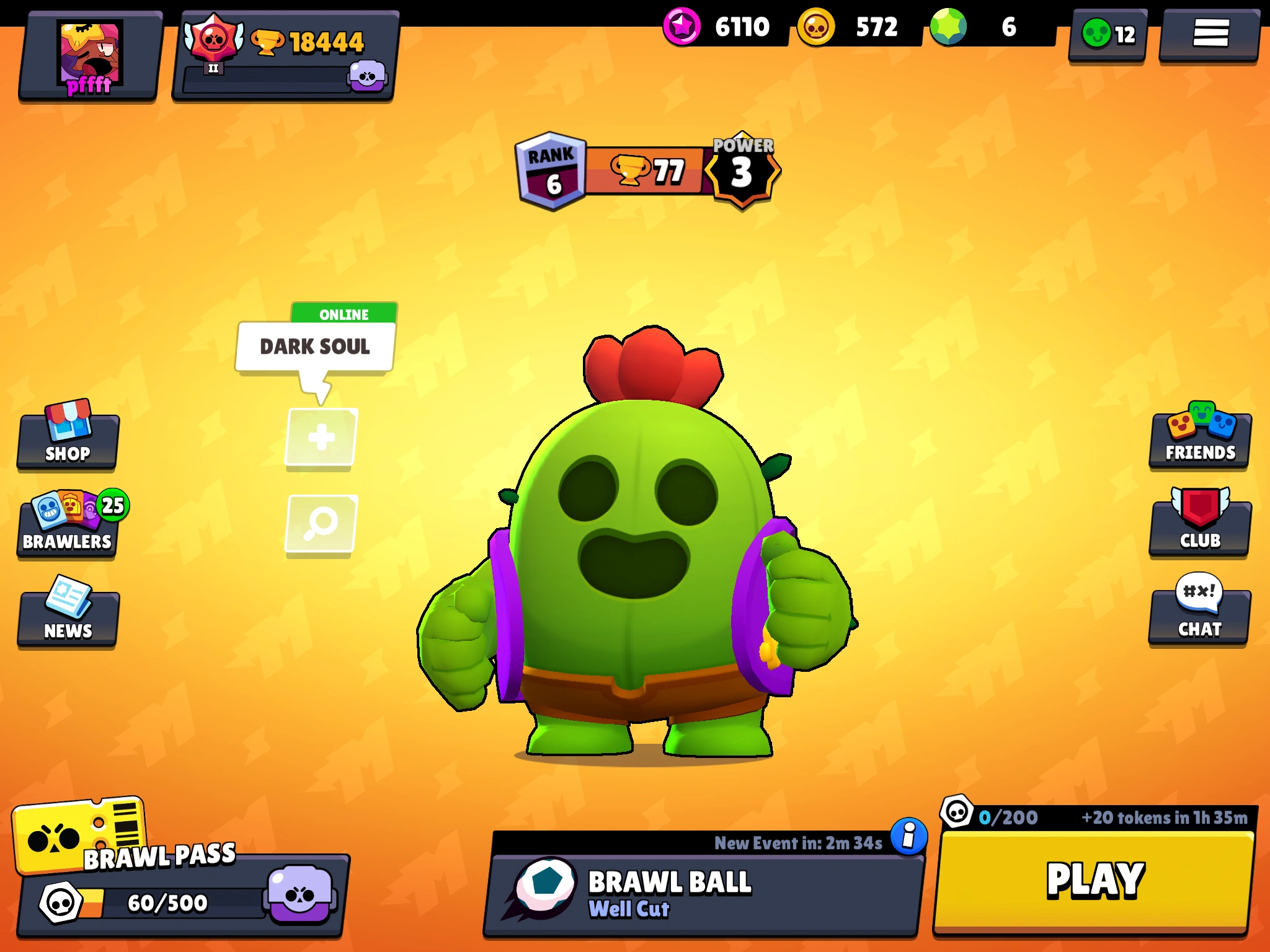
Task: Open the Club screen
Action: [x=1201, y=528]
